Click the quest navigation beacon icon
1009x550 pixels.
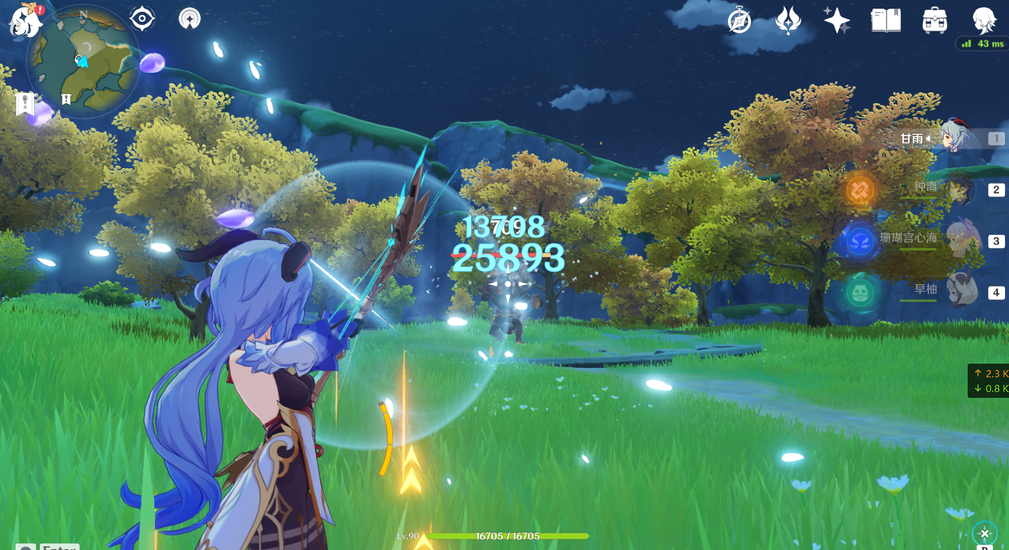pyautogui.click(x=189, y=19)
